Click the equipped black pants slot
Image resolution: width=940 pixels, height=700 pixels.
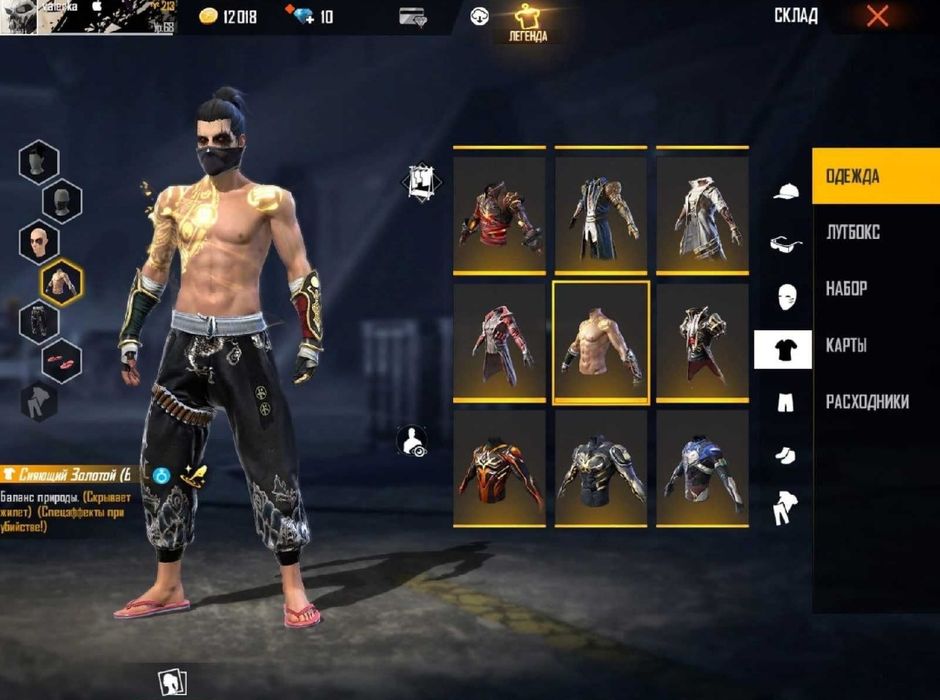pos(39,322)
